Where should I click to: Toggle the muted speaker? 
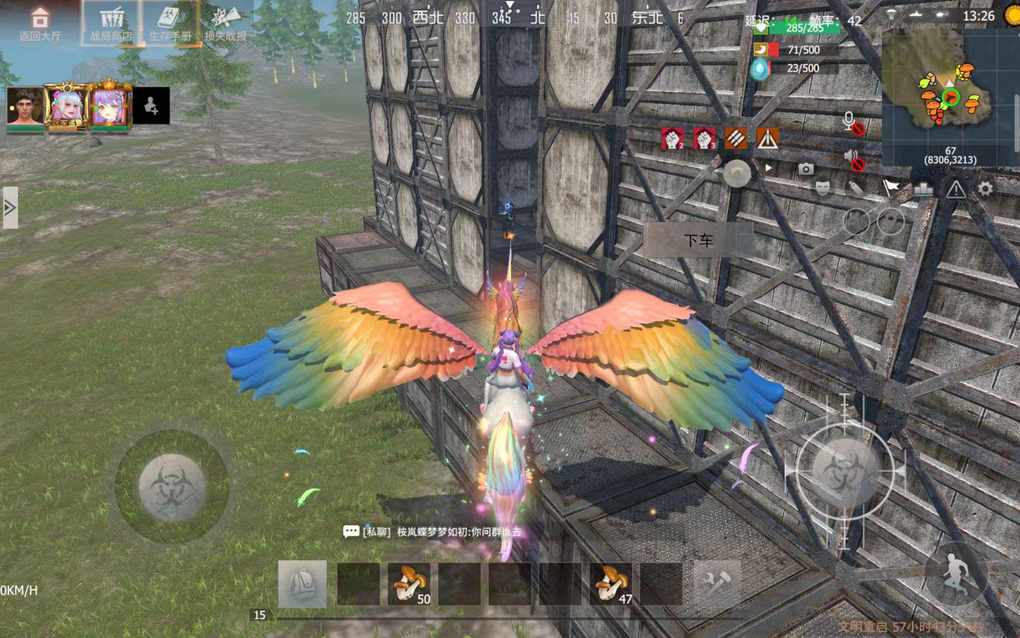(853, 158)
